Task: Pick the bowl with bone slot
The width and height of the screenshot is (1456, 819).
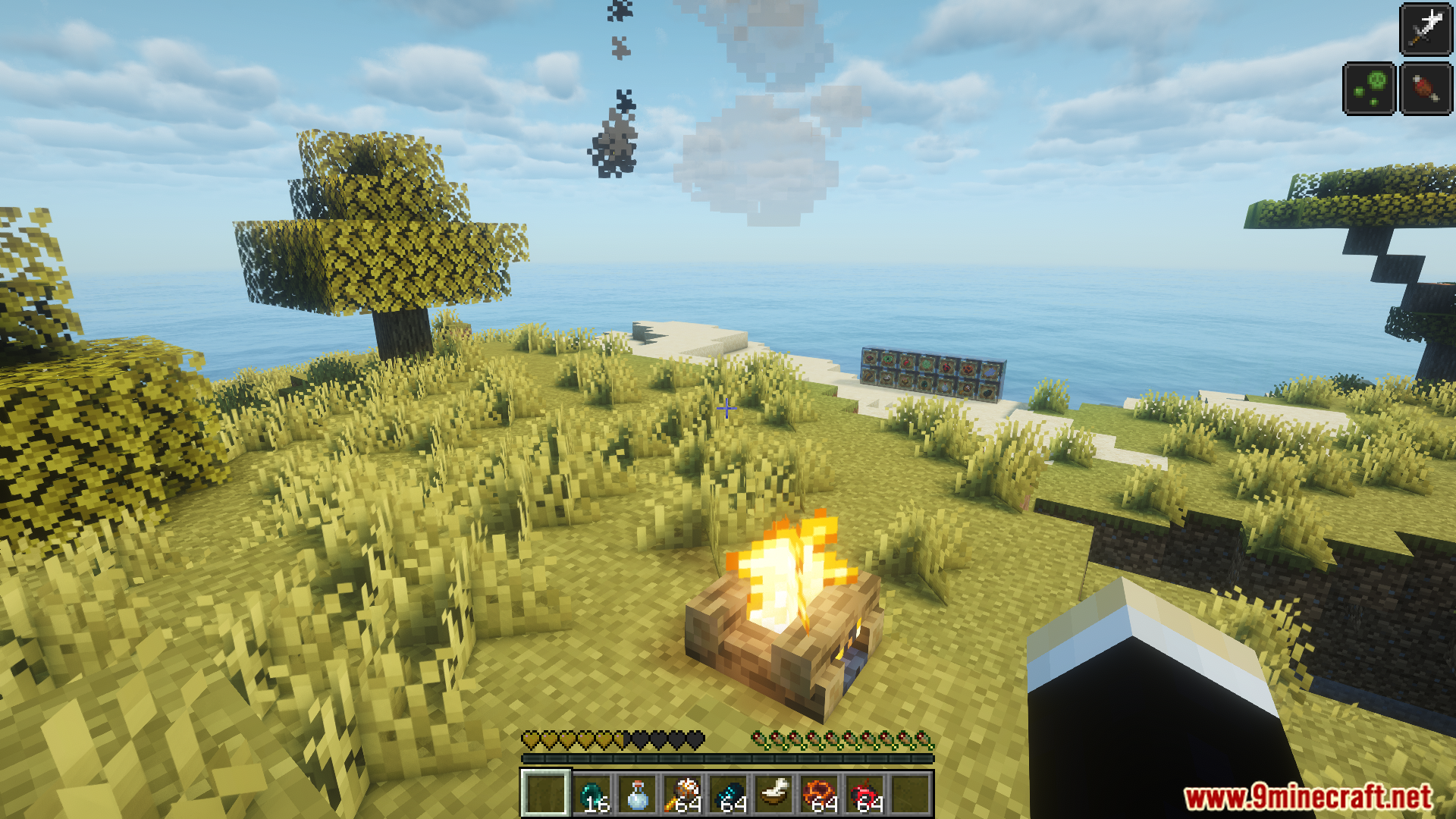Action: coord(774,794)
